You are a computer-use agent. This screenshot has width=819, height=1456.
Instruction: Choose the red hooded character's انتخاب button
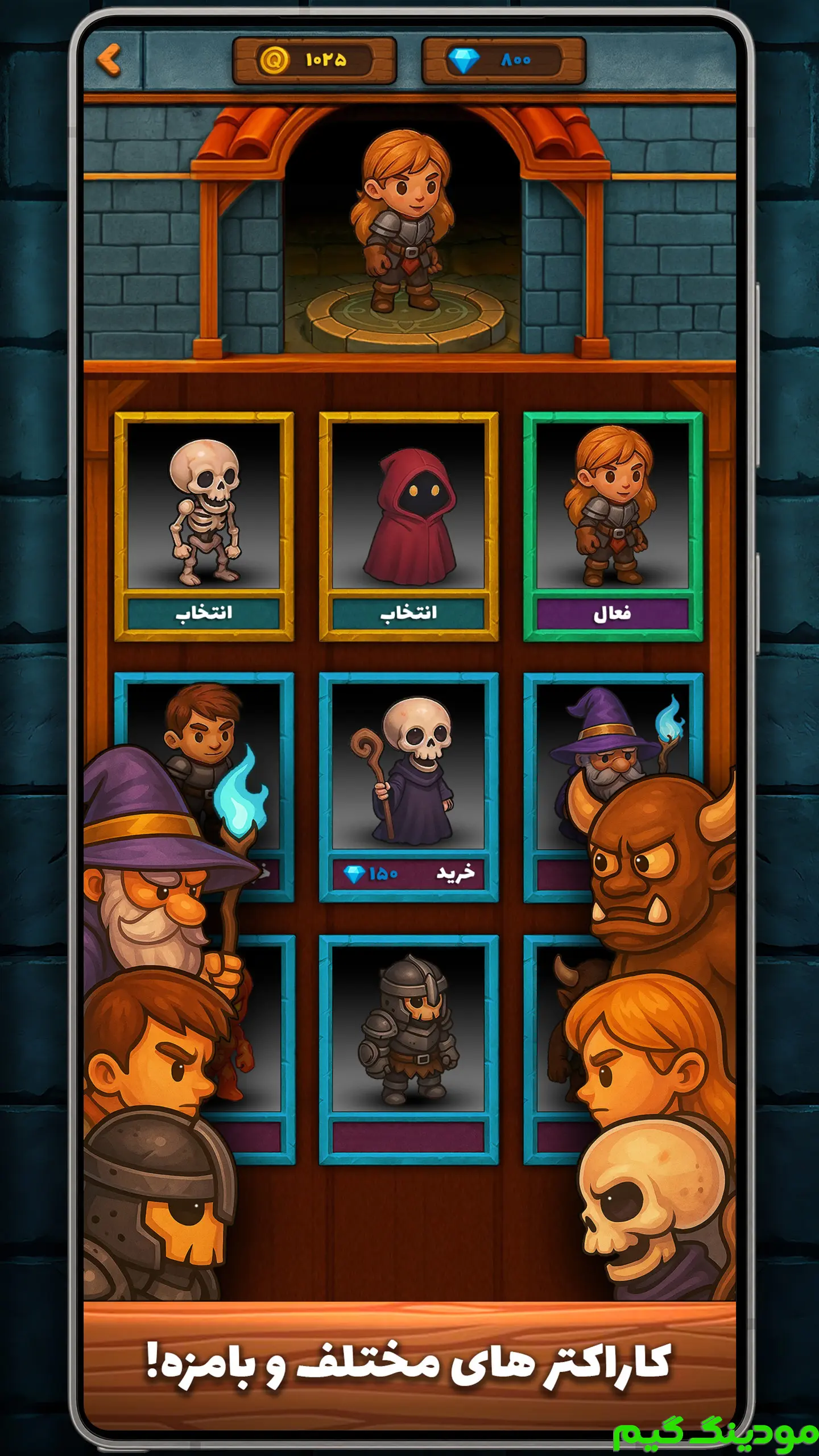[x=408, y=613]
